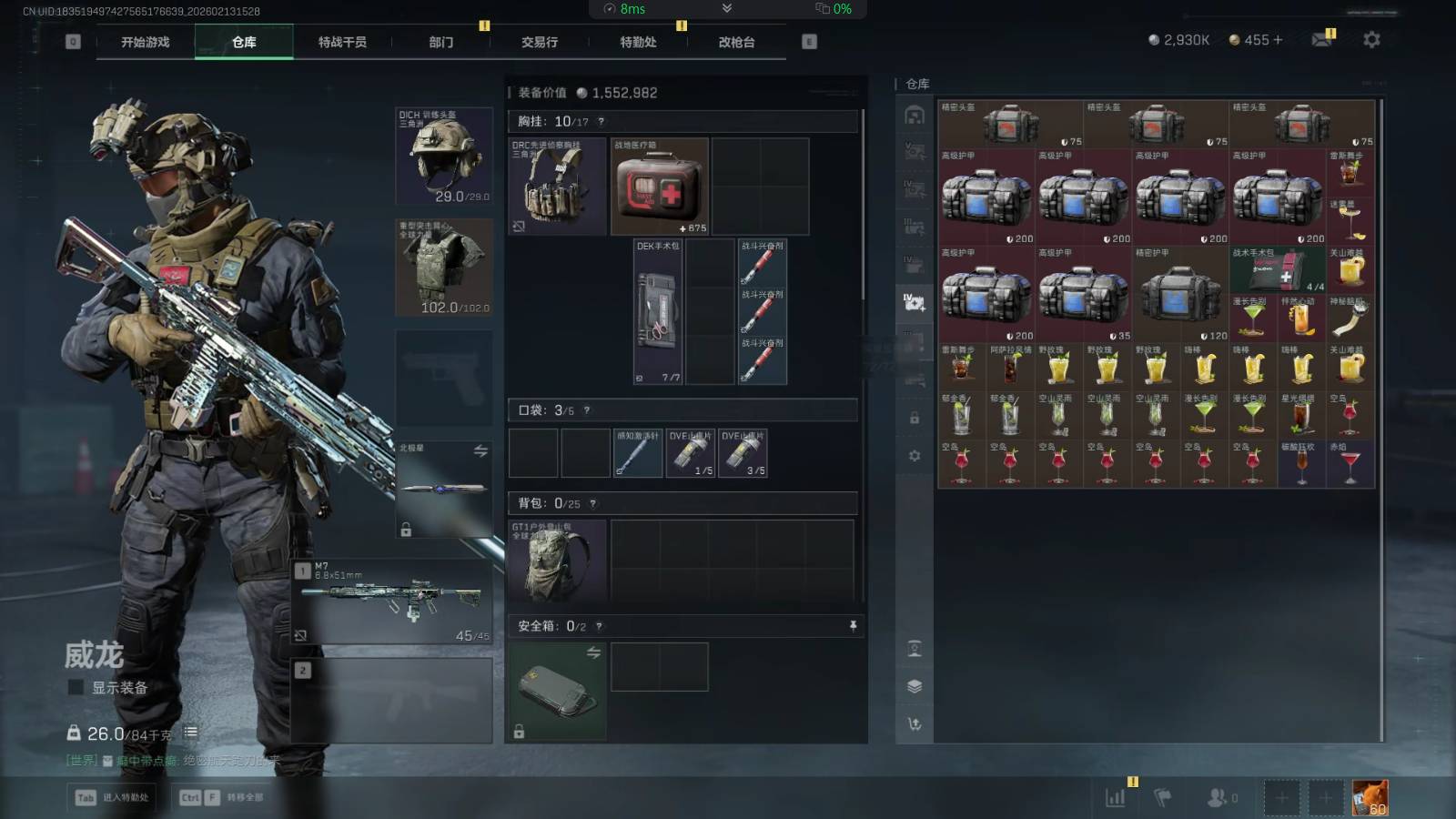
Task: Click the M7 rifle weapon slot
Action: [393, 601]
